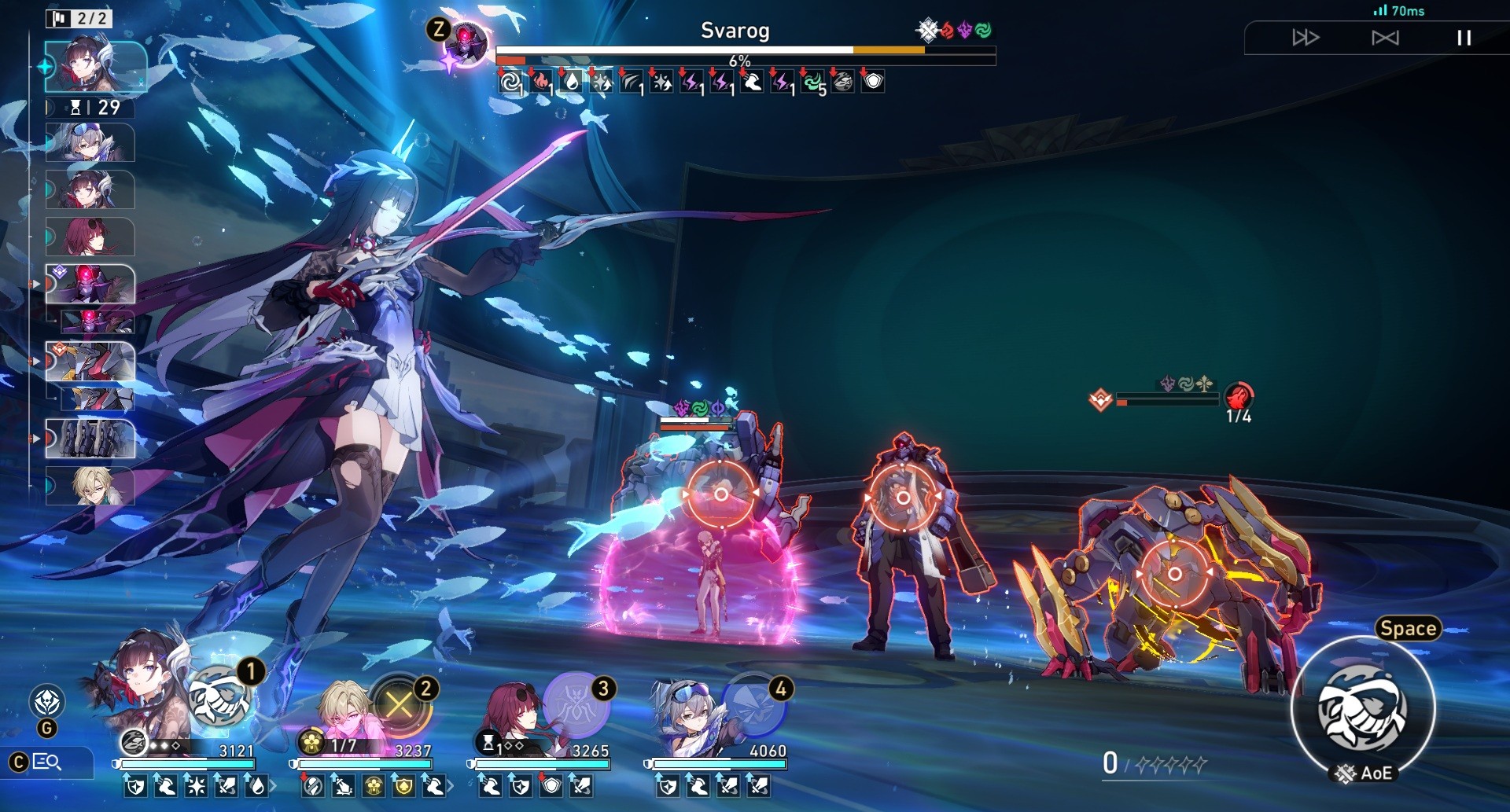The width and height of the screenshot is (1510, 812).
Task: Use the AoE skill button
Action: pos(1363,707)
